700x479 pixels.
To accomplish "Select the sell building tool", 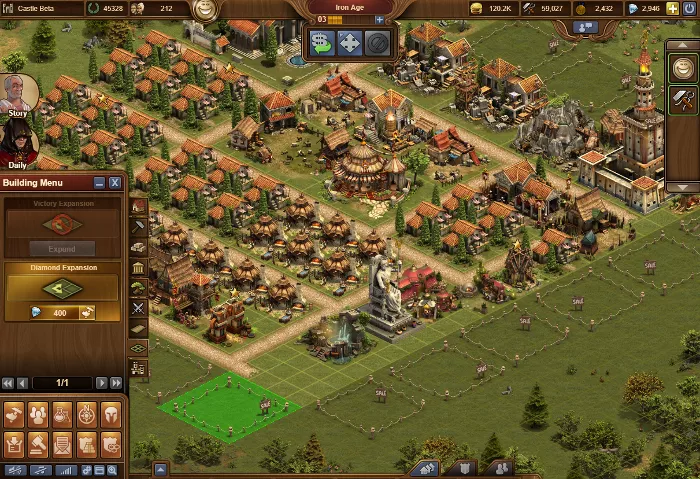I will coord(322,43).
